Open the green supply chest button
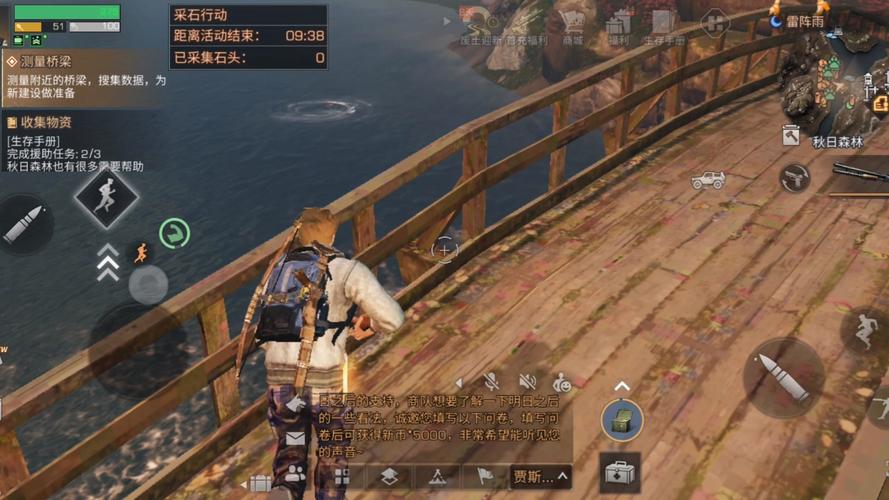This screenshot has height=500, width=889. click(x=621, y=420)
